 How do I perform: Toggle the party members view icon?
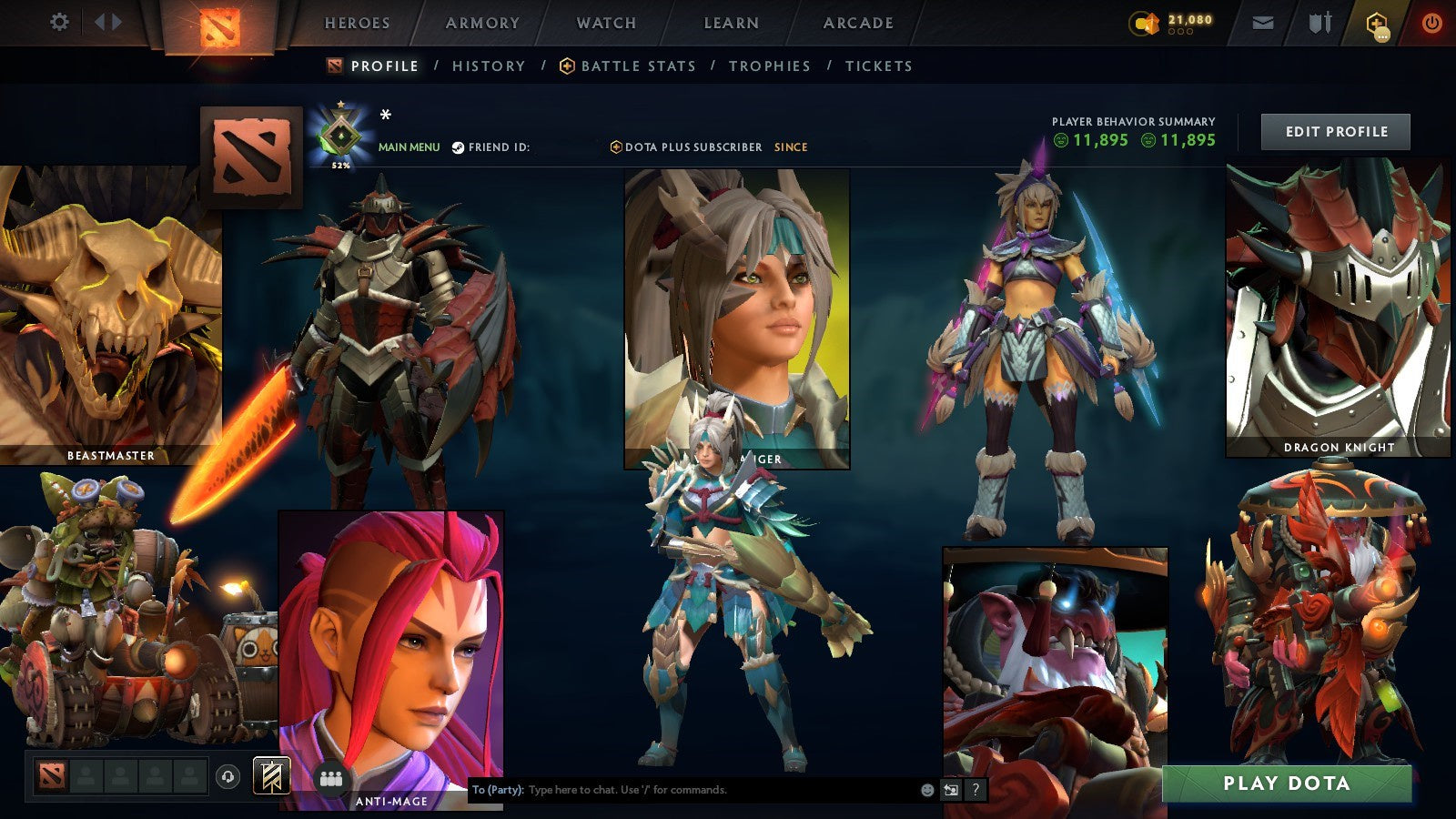coord(332,778)
